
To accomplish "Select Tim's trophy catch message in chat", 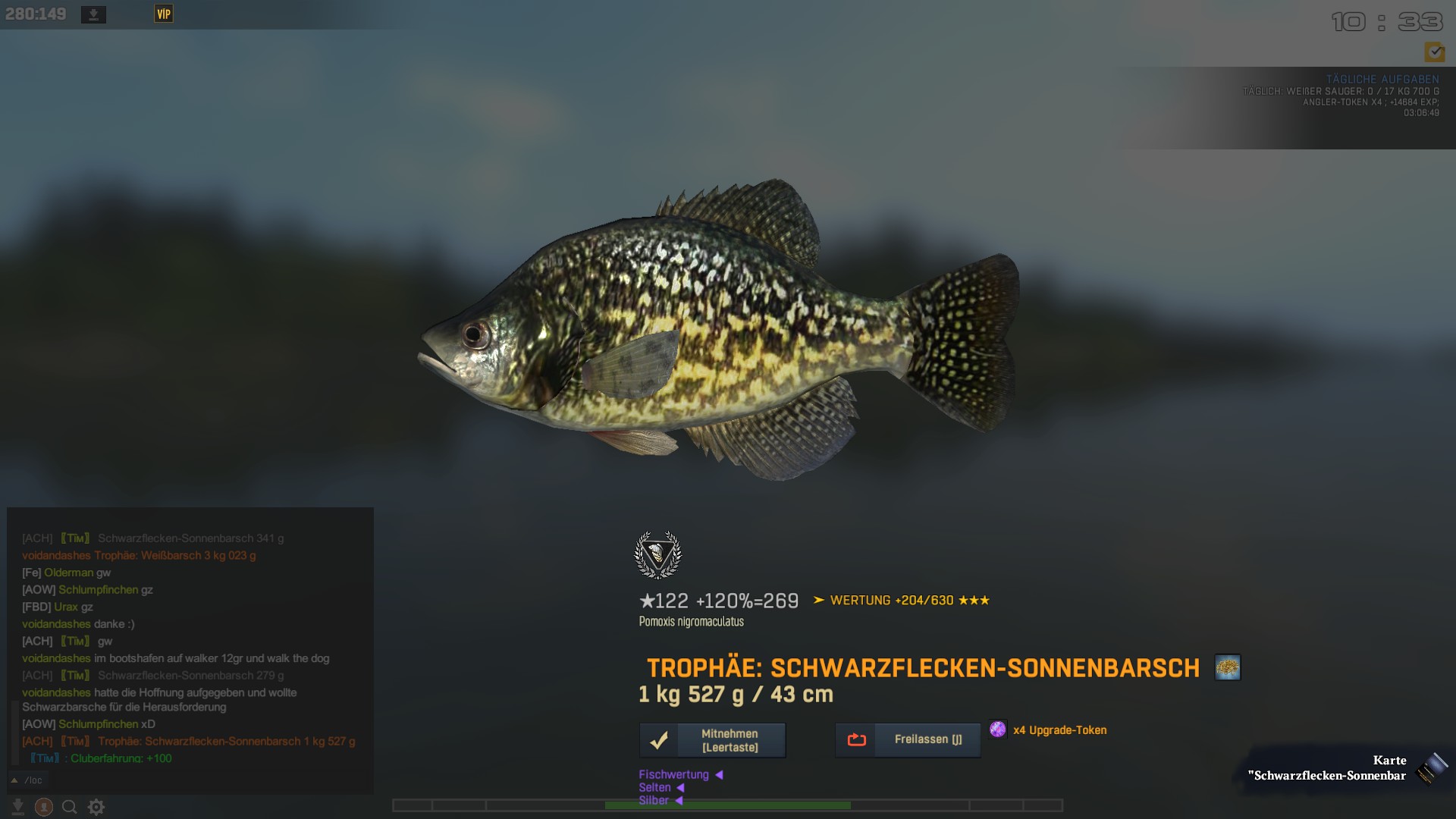I will click(x=226, y=741).
